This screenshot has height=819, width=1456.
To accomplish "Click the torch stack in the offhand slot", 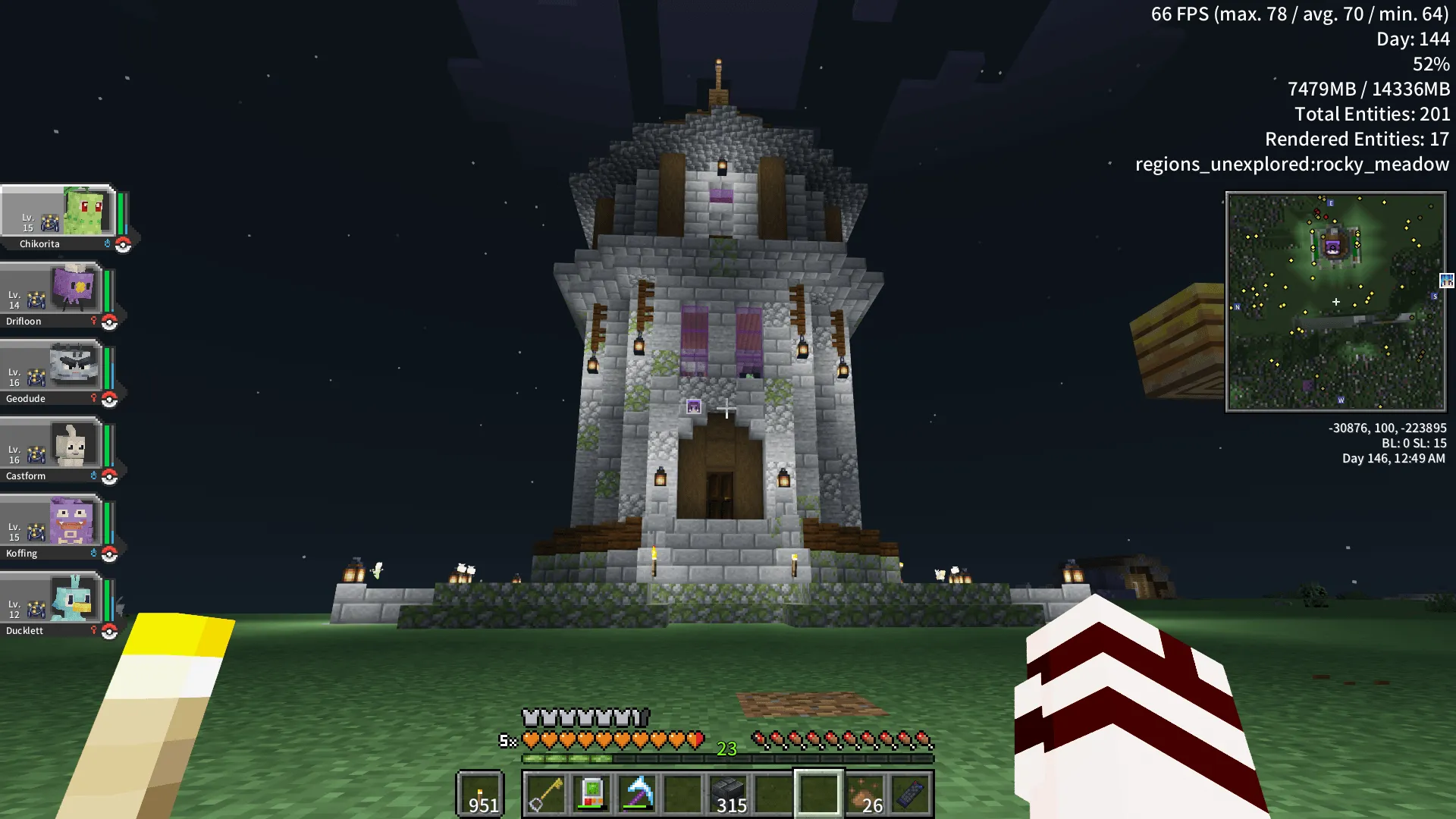I will click(x=480, y=795).
